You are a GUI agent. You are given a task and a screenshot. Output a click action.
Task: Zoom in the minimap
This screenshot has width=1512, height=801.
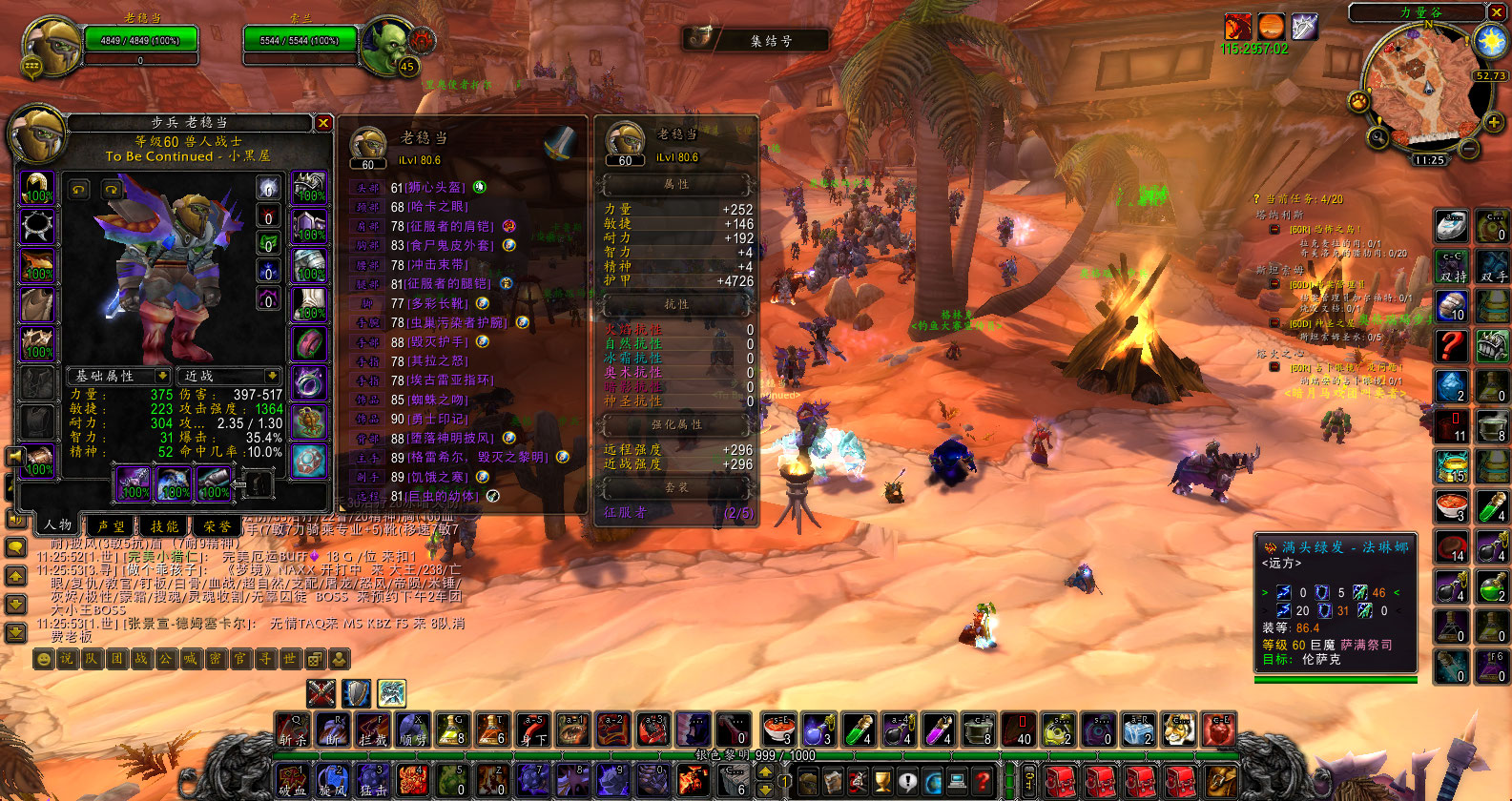(x=1493, y=122)
